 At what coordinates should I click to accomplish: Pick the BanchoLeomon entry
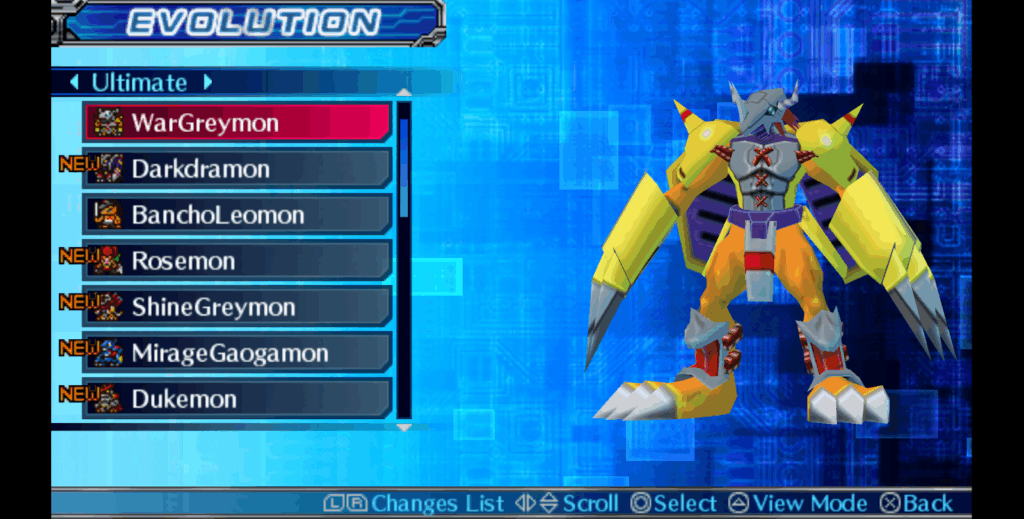point(237,215)
